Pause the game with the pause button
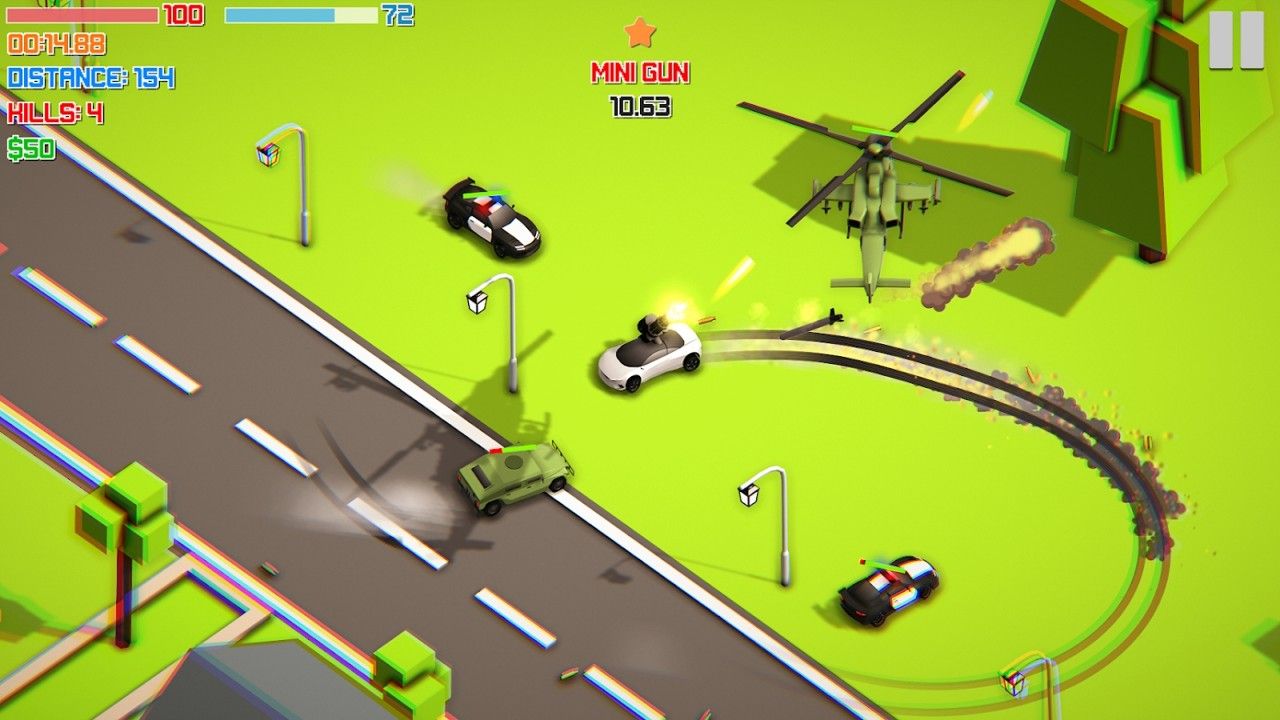The height and width of the screenshot is (720, 1280). 1236,40
